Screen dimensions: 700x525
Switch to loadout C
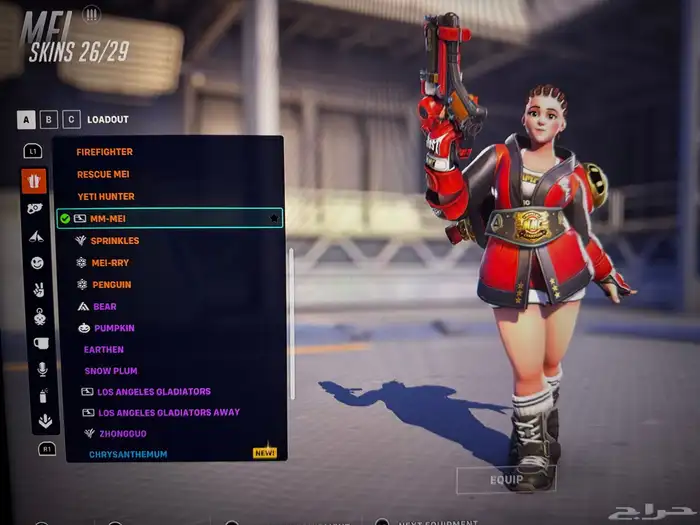click(x=71, y=120)
